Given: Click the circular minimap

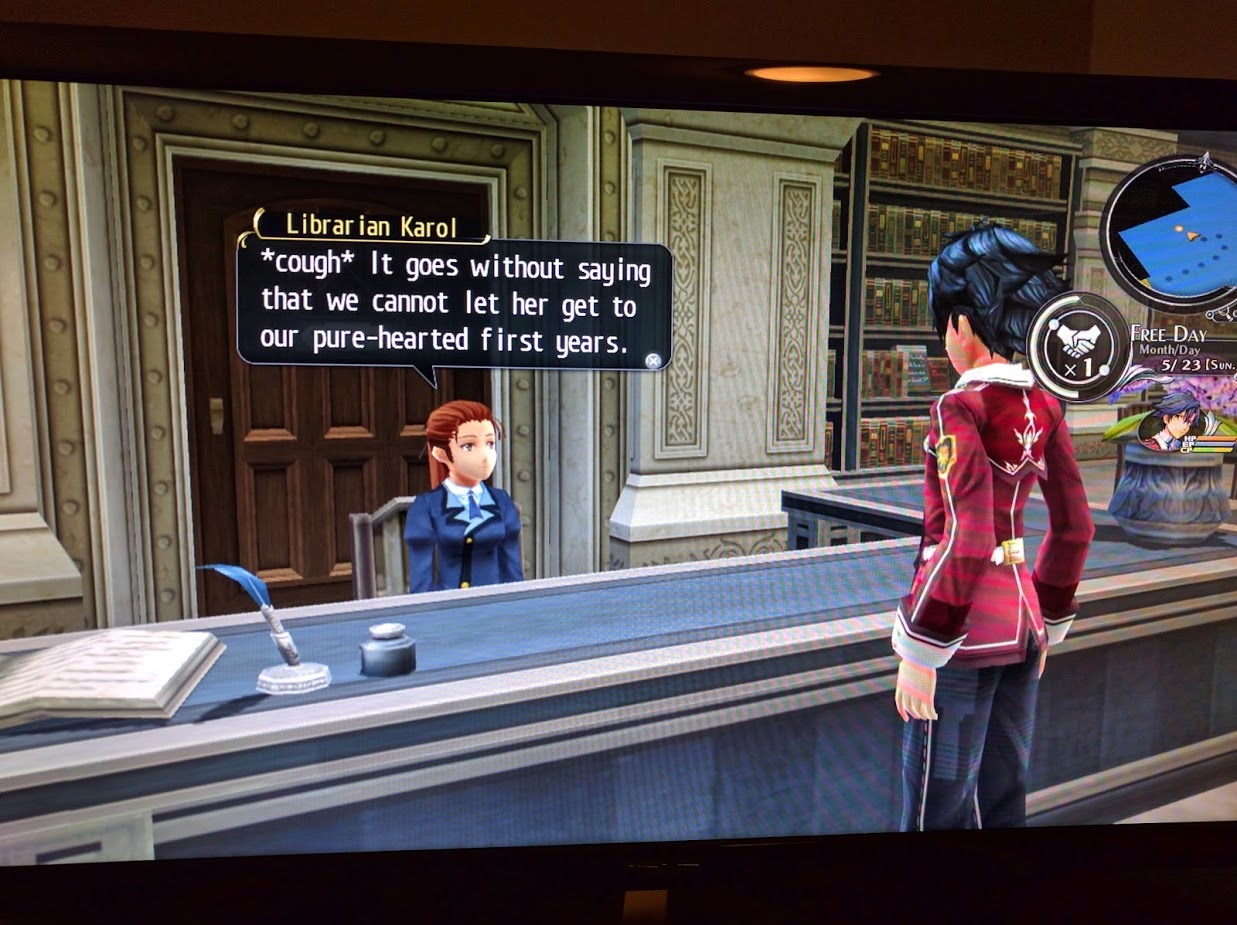Looking at the screenshot, I should click(1176, 232).
